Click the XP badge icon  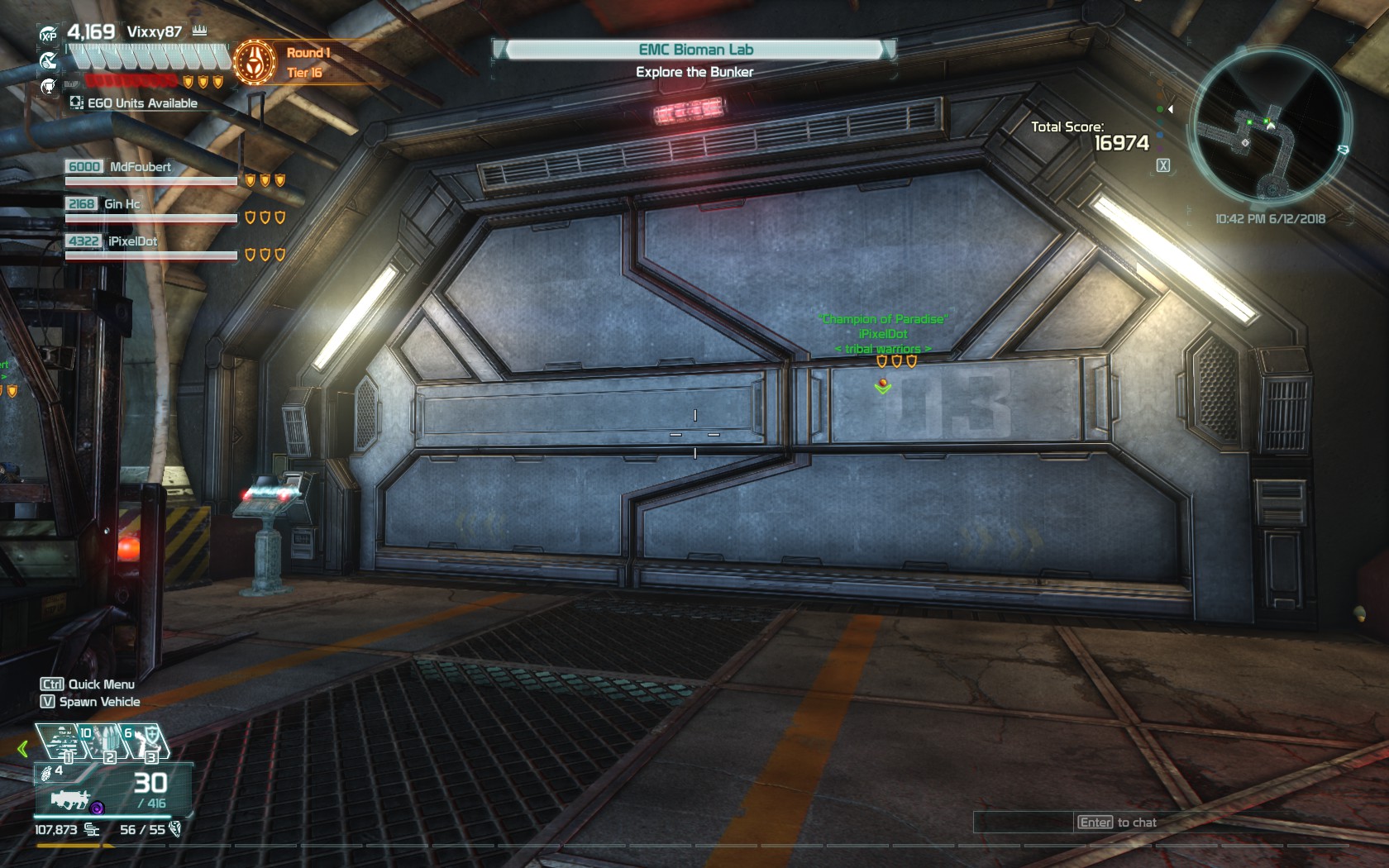click(49, 34)
